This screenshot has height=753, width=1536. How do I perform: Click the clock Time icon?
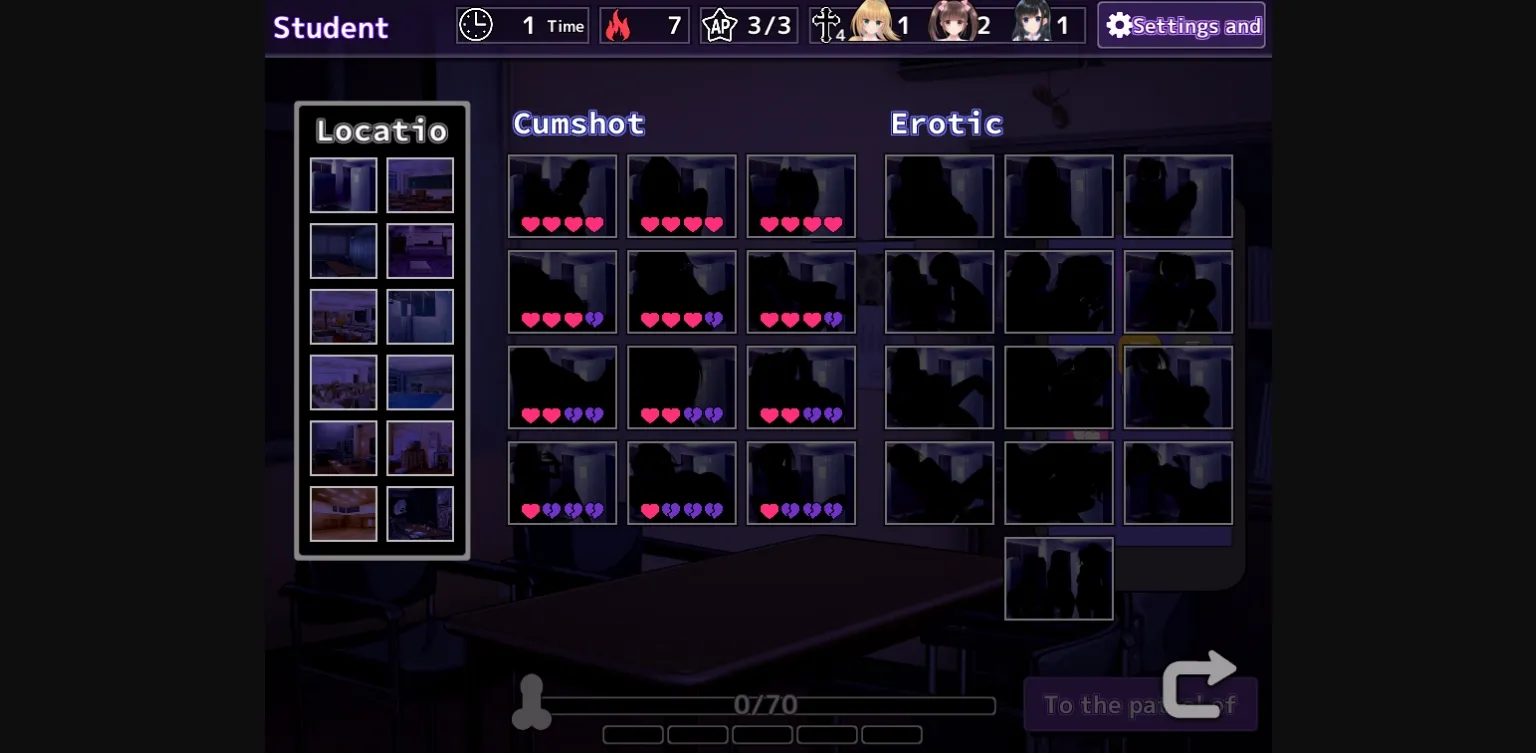click(x=476, y=25)
